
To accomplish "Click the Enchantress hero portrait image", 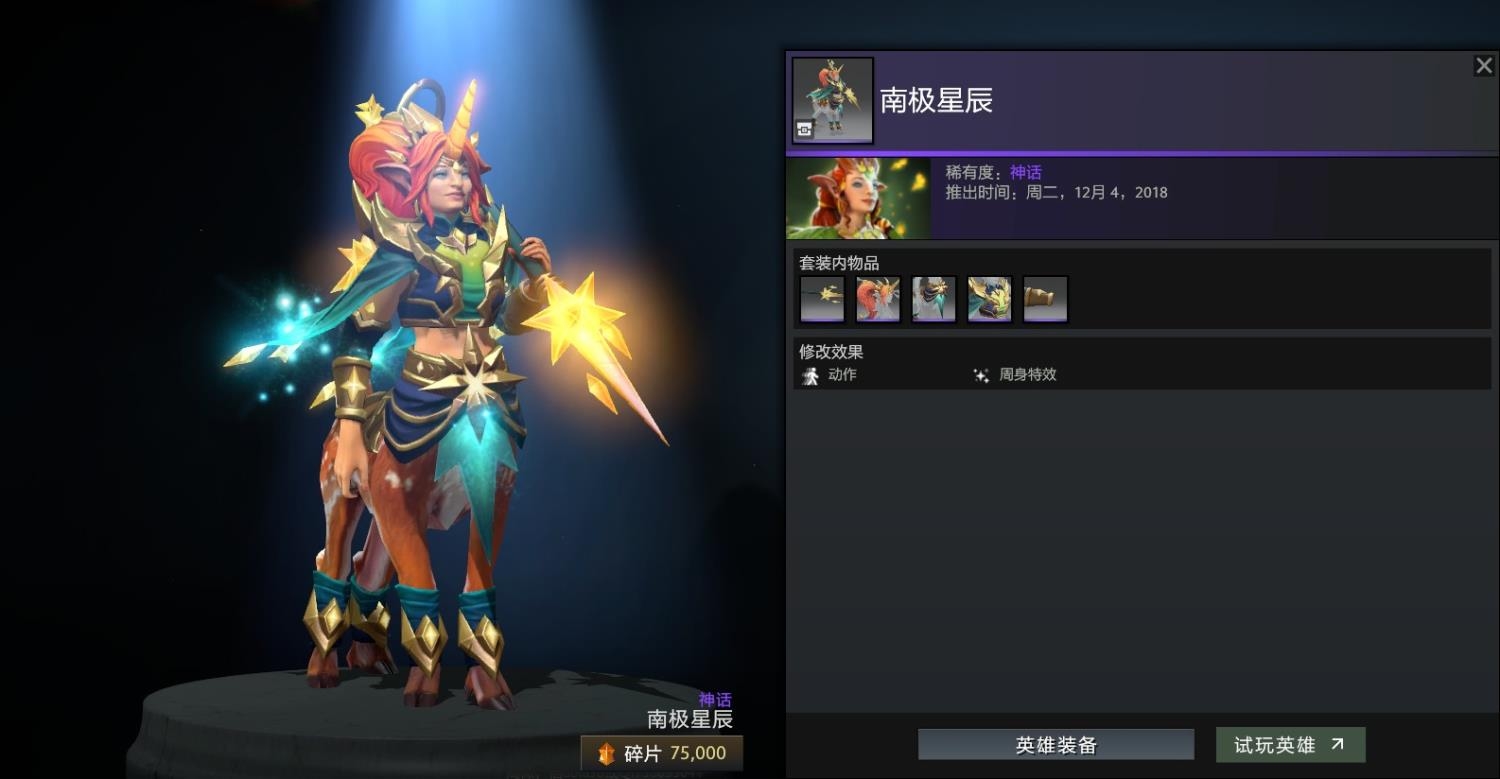I will pyautogui.click(x=858, y=198).
